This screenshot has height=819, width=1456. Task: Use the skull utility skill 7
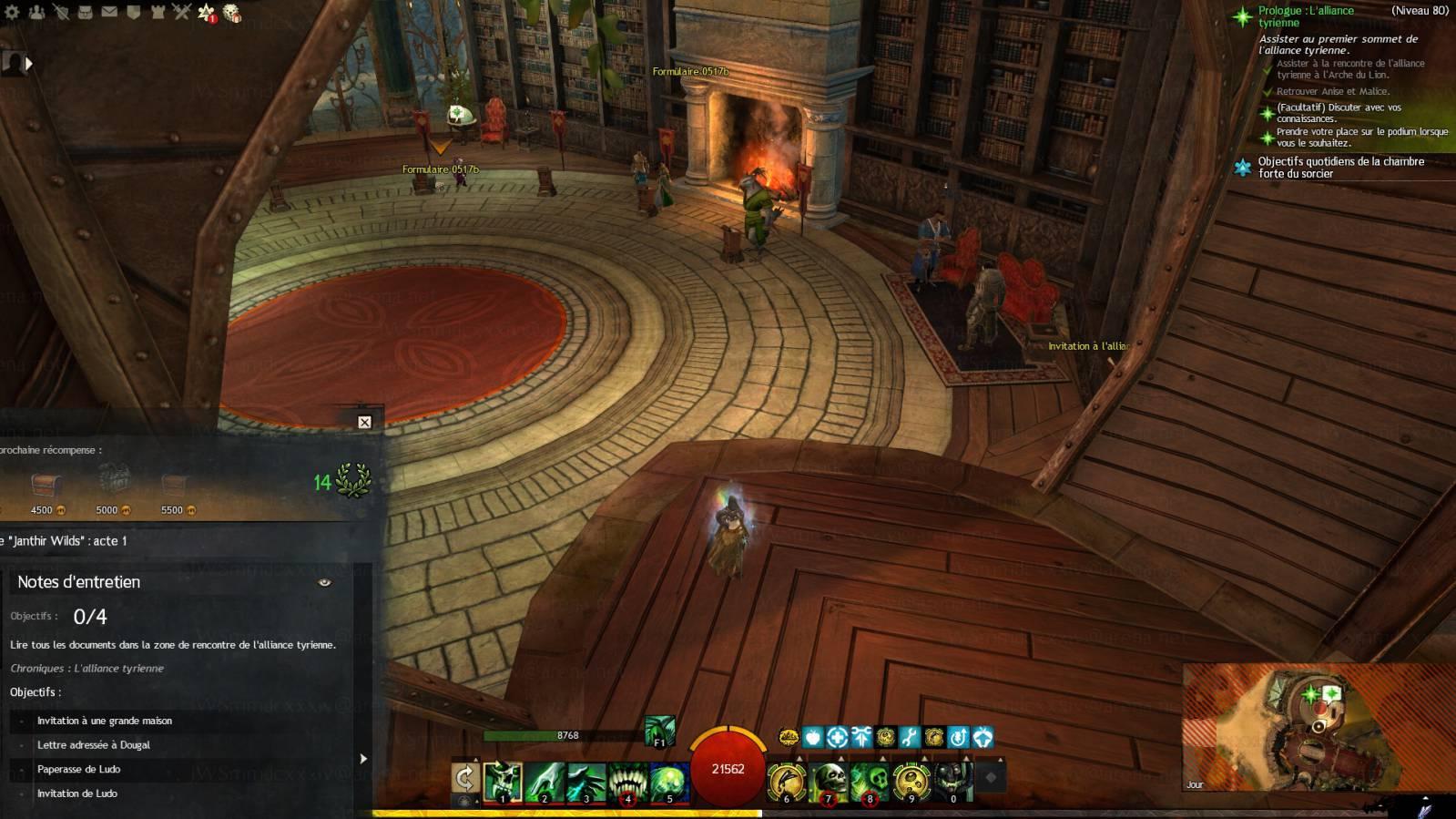[829, 782]
